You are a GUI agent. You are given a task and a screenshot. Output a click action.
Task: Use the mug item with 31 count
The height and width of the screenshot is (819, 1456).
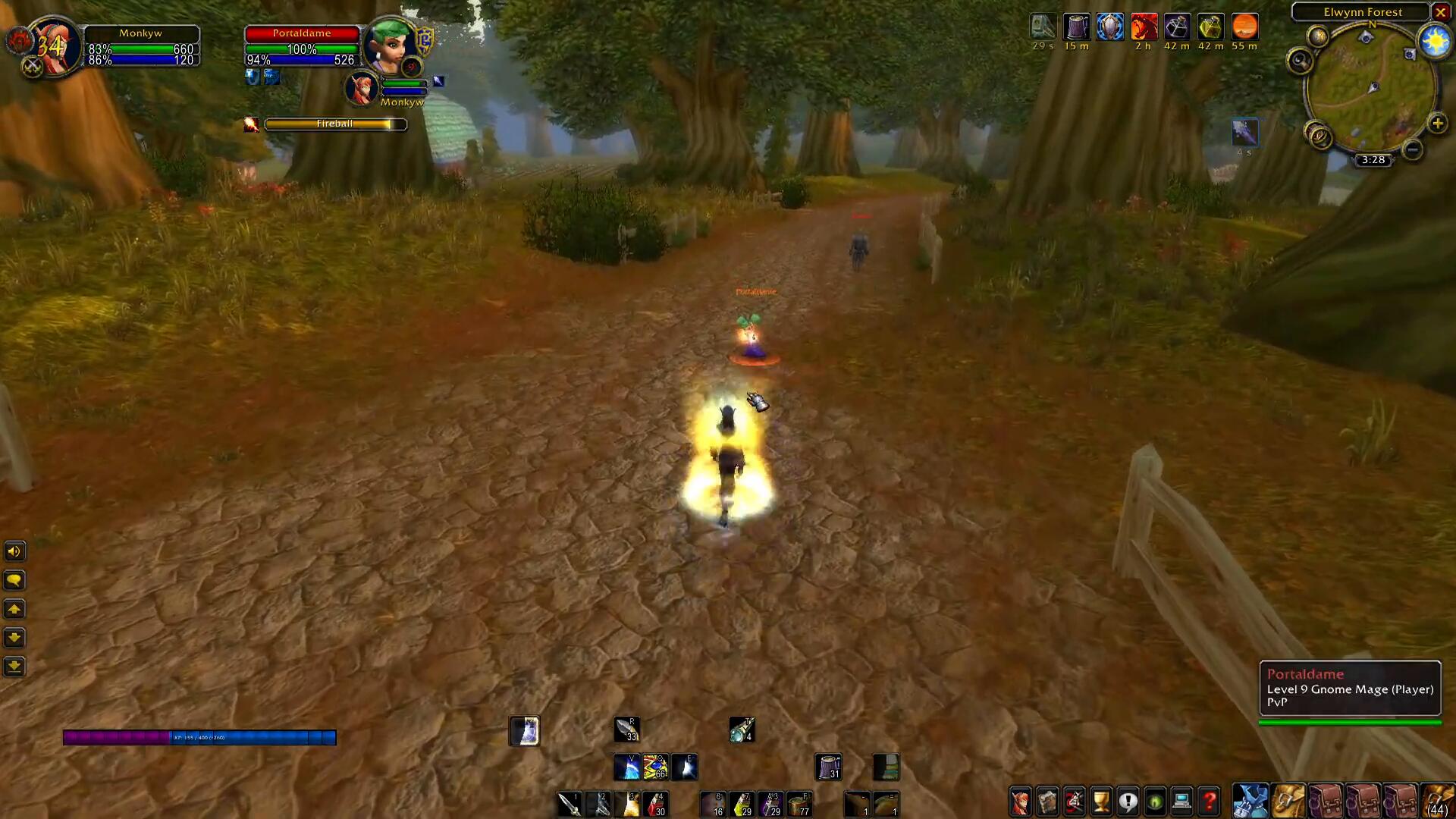[x=828, y=767]
